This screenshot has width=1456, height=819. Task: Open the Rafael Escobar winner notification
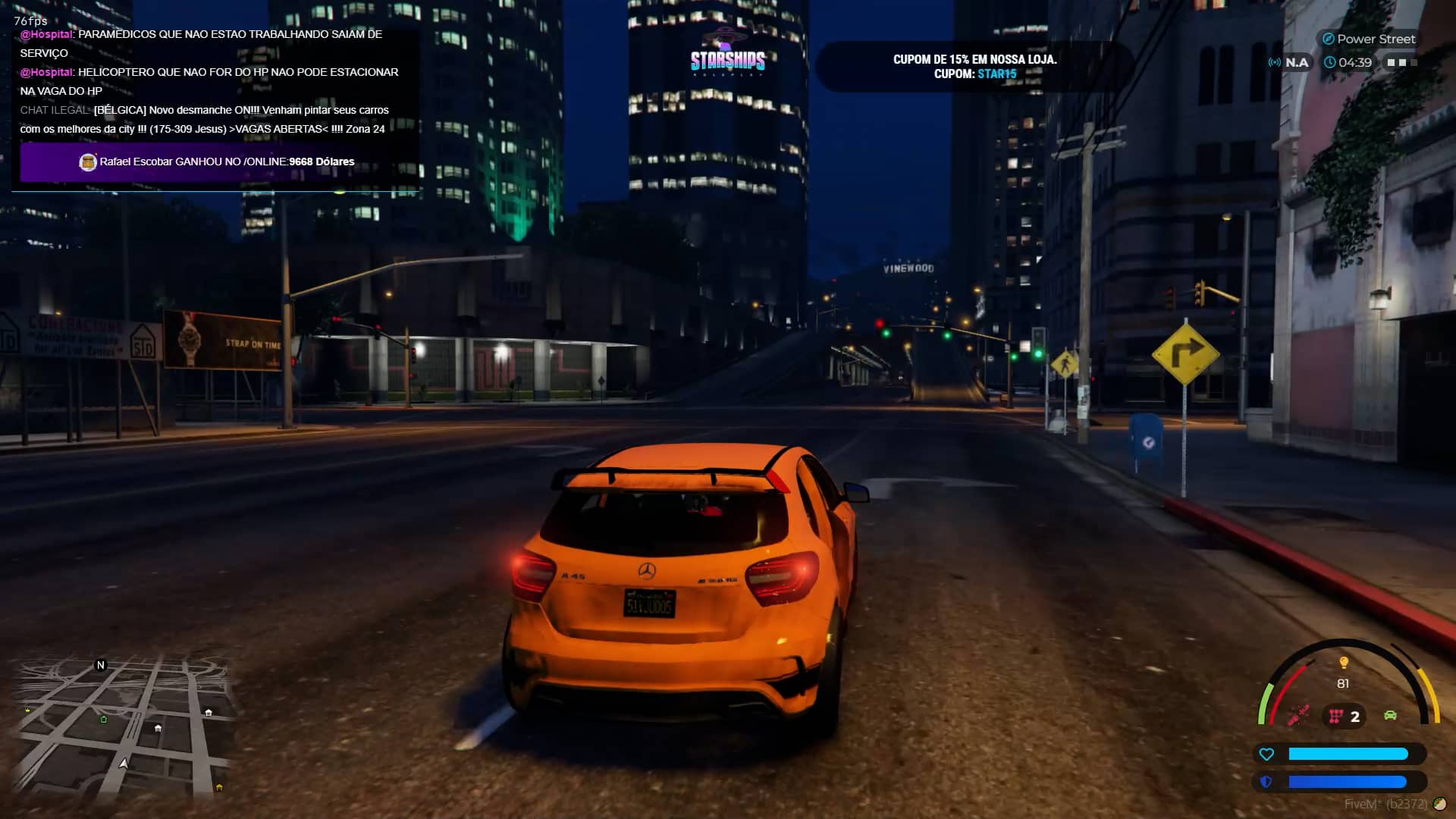[218, 162]
